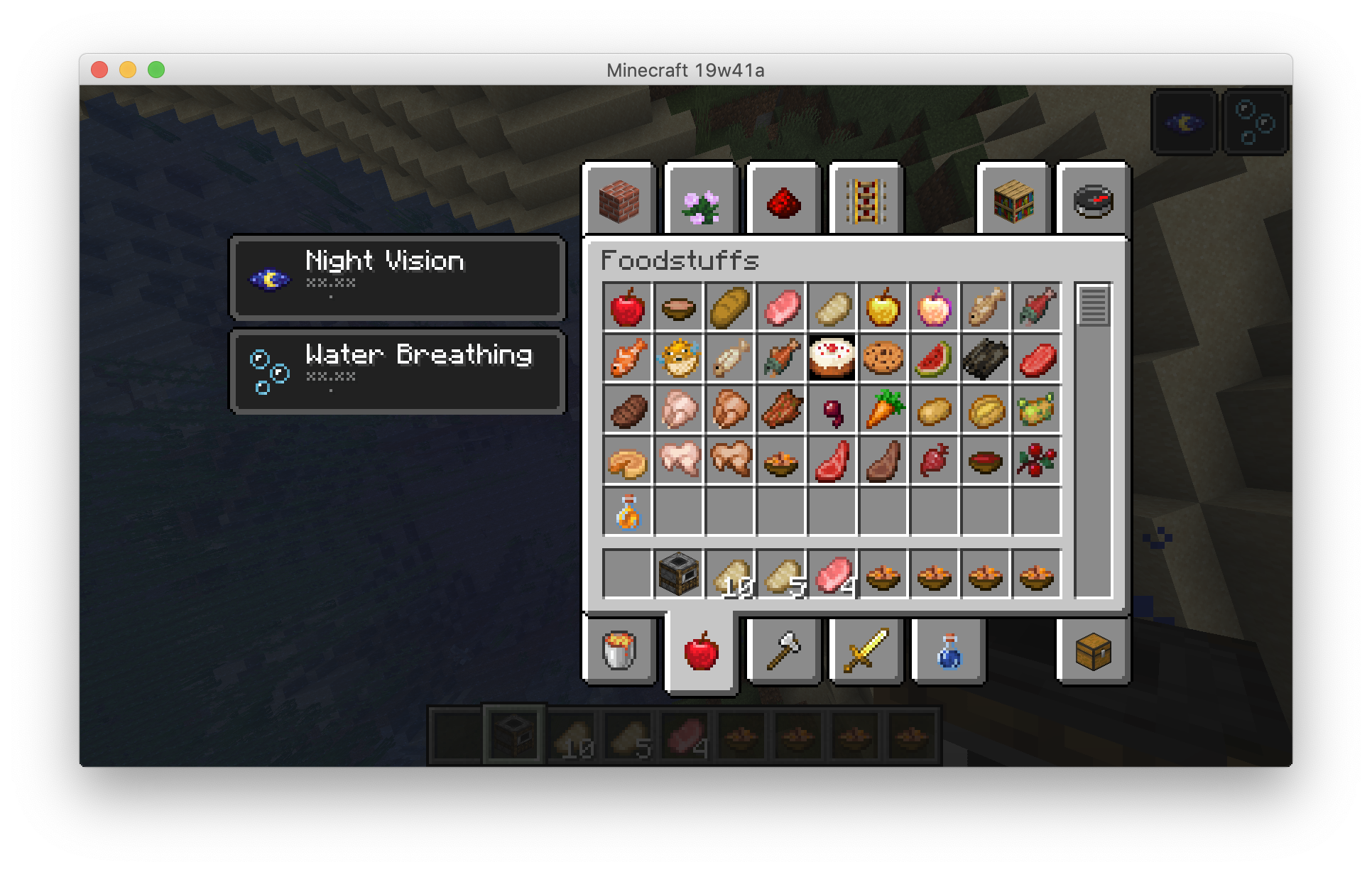Choose the melon slice item
This screenshot has height=872, width=1372.
click(934, 358)
